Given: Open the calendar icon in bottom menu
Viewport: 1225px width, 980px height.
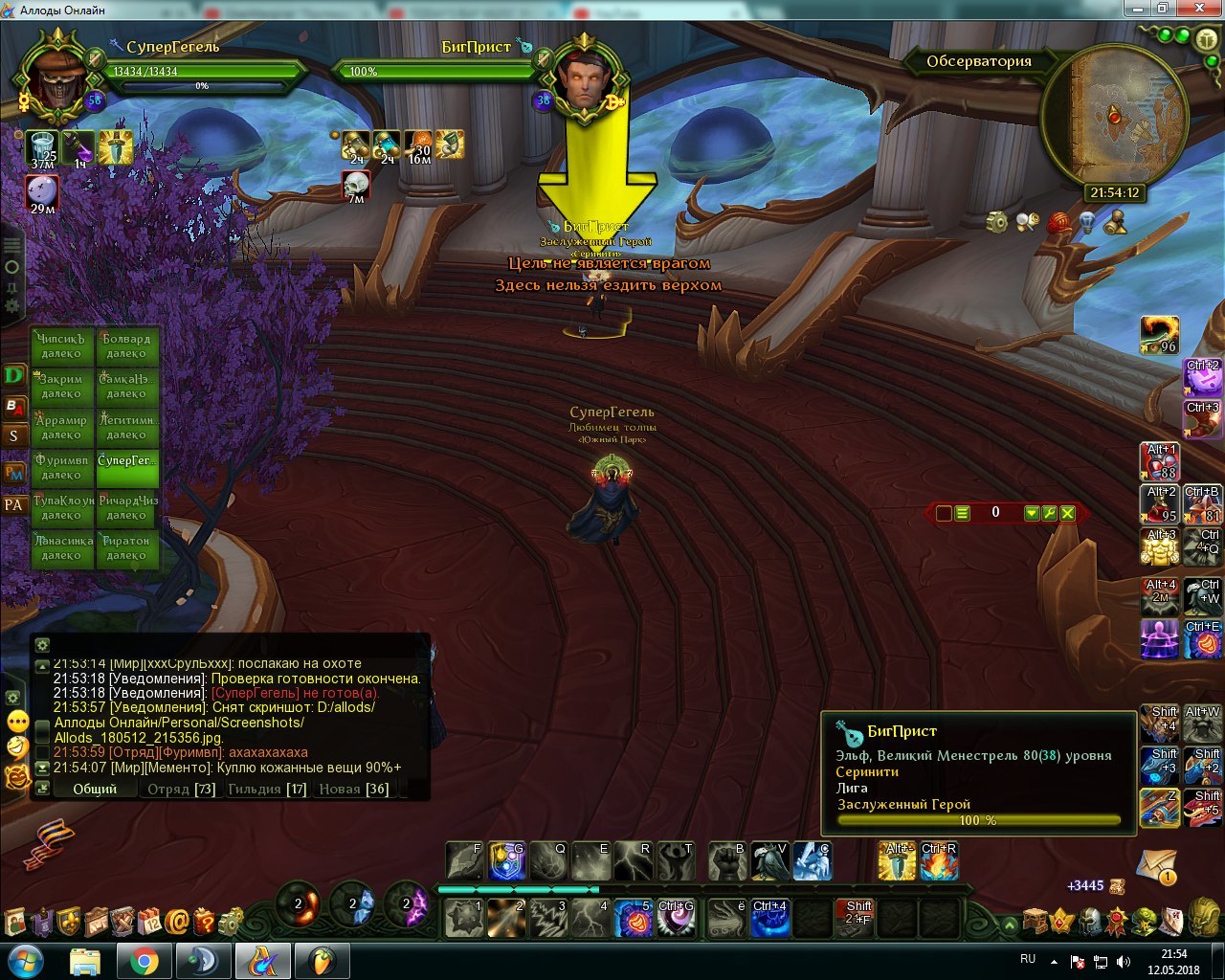Looking at the screenshot, I should click(149, 923).
